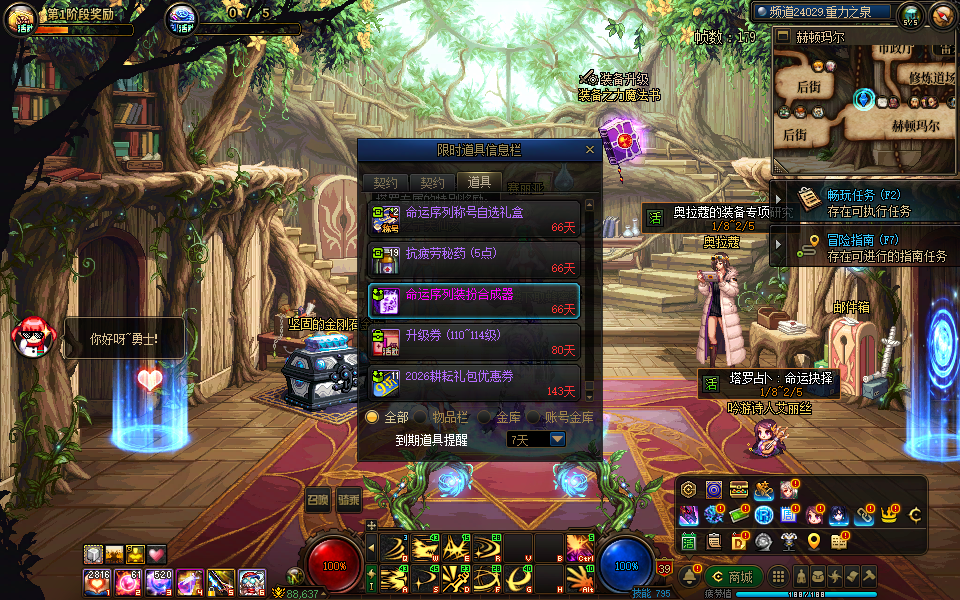Click the notification bell icon

pos(689,577)
